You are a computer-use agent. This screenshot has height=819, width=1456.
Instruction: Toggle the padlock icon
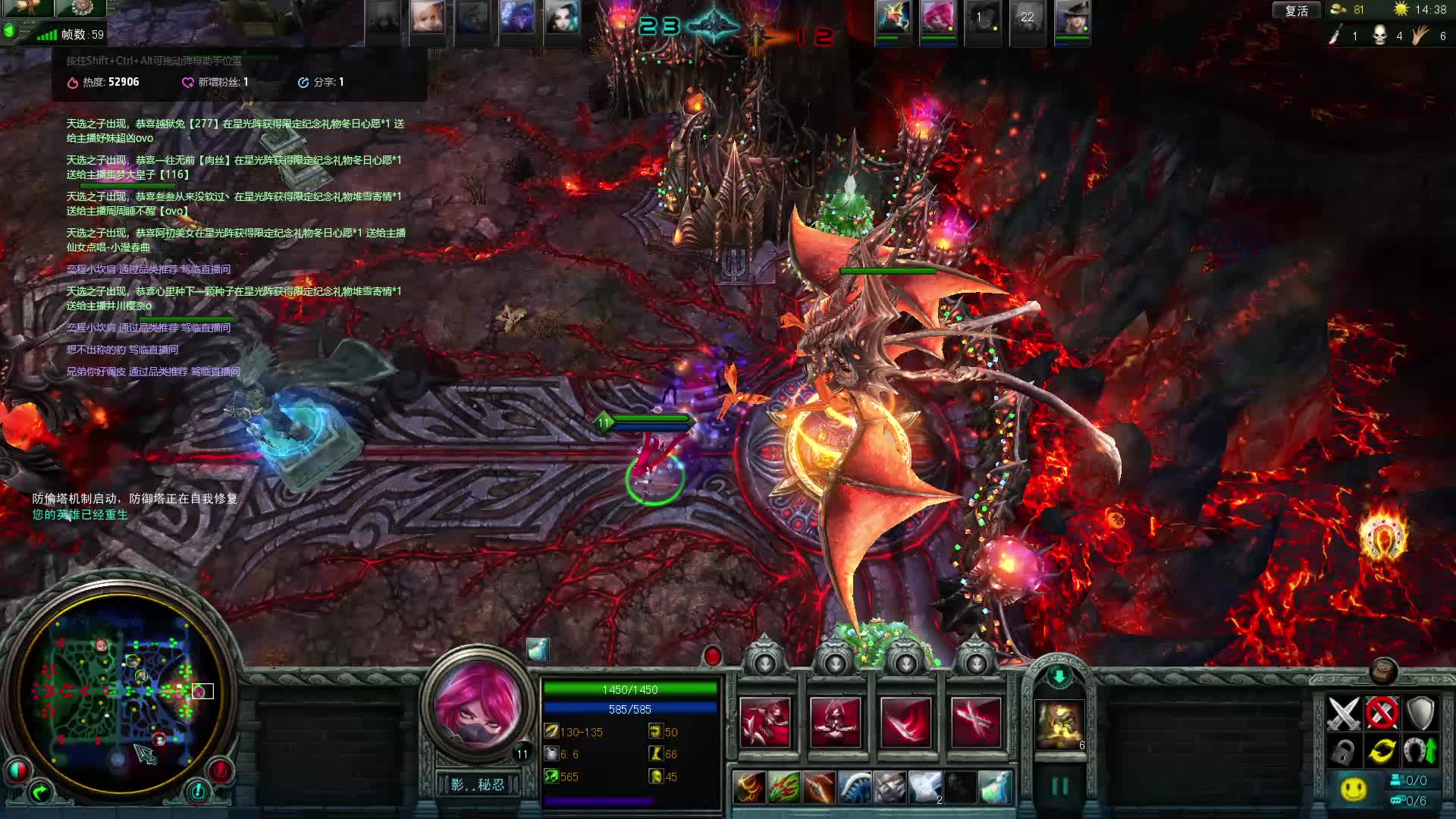pos(1343,752)
